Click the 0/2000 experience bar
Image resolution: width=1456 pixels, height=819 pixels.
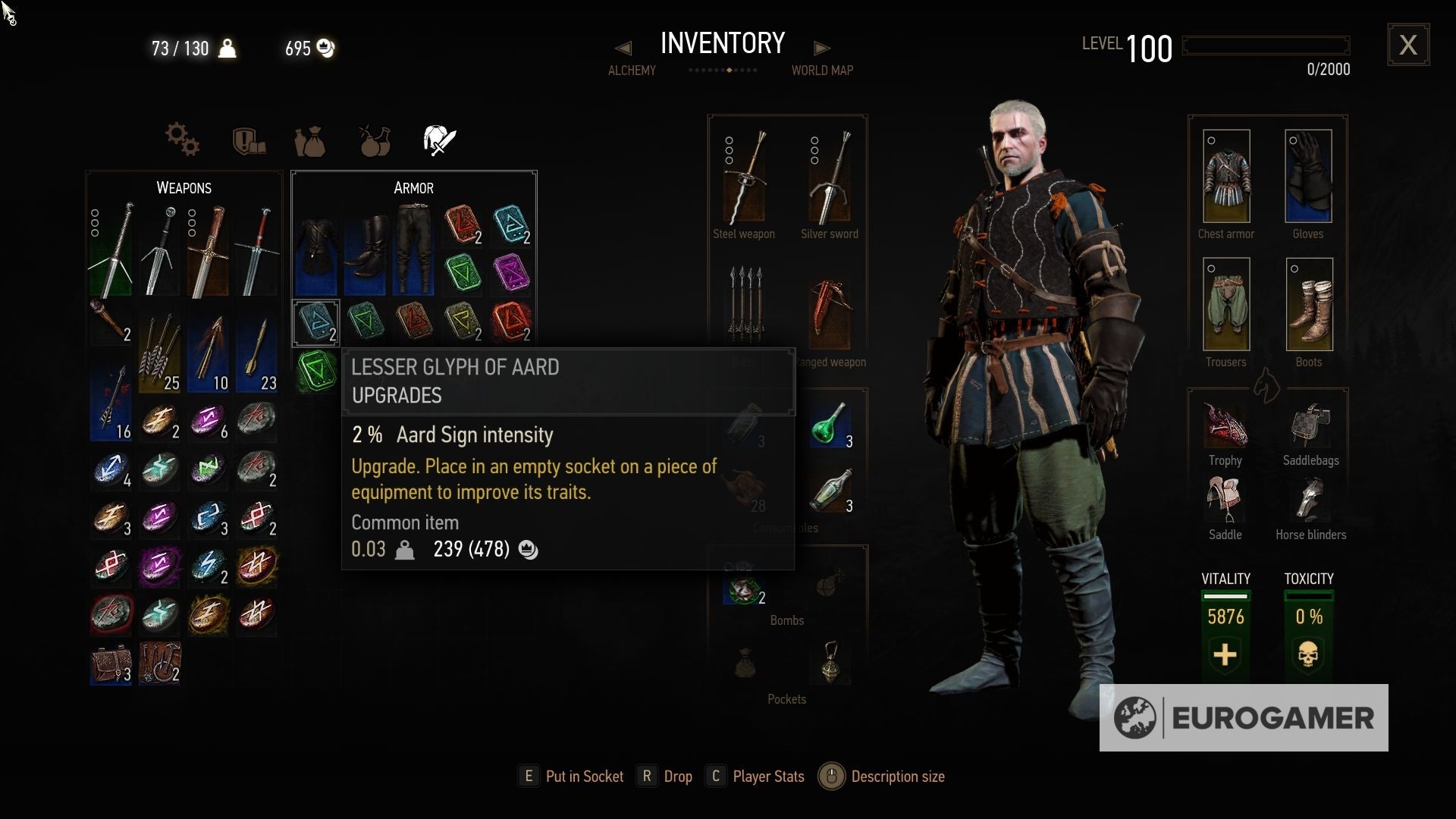click(1266, 45)
